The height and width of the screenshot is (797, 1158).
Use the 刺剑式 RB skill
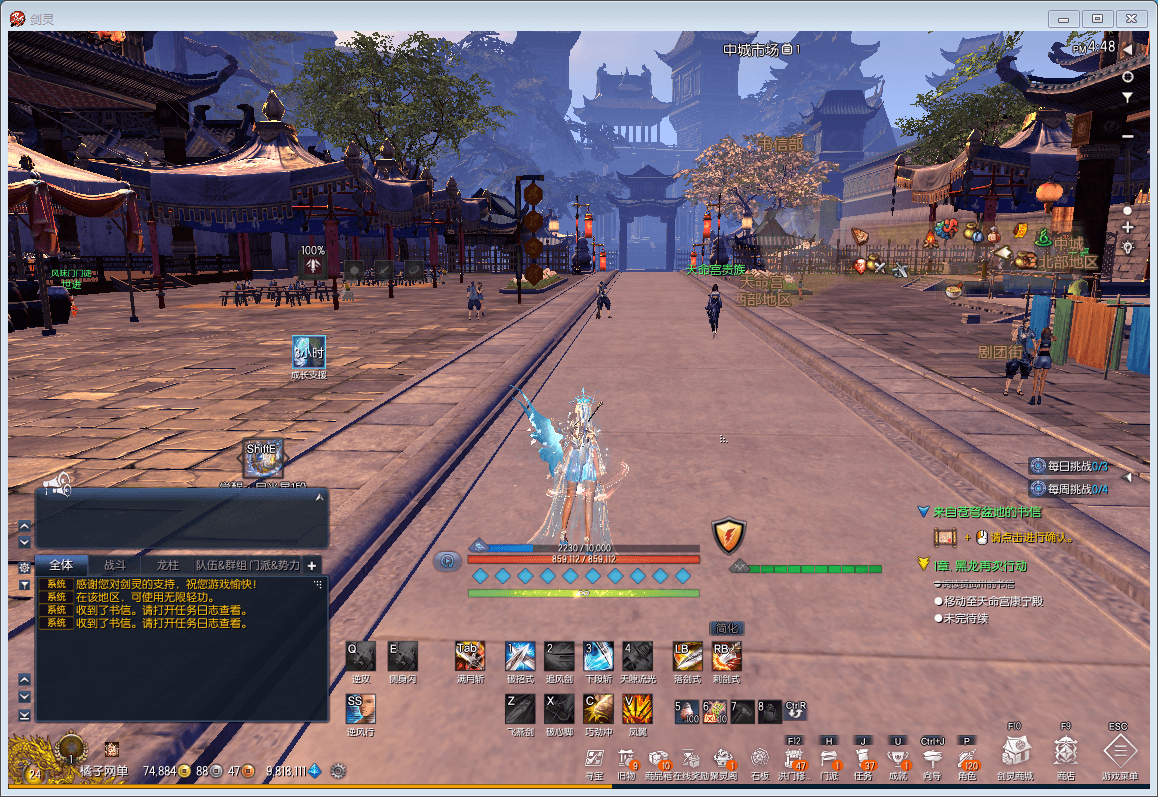tap(726, 656)
